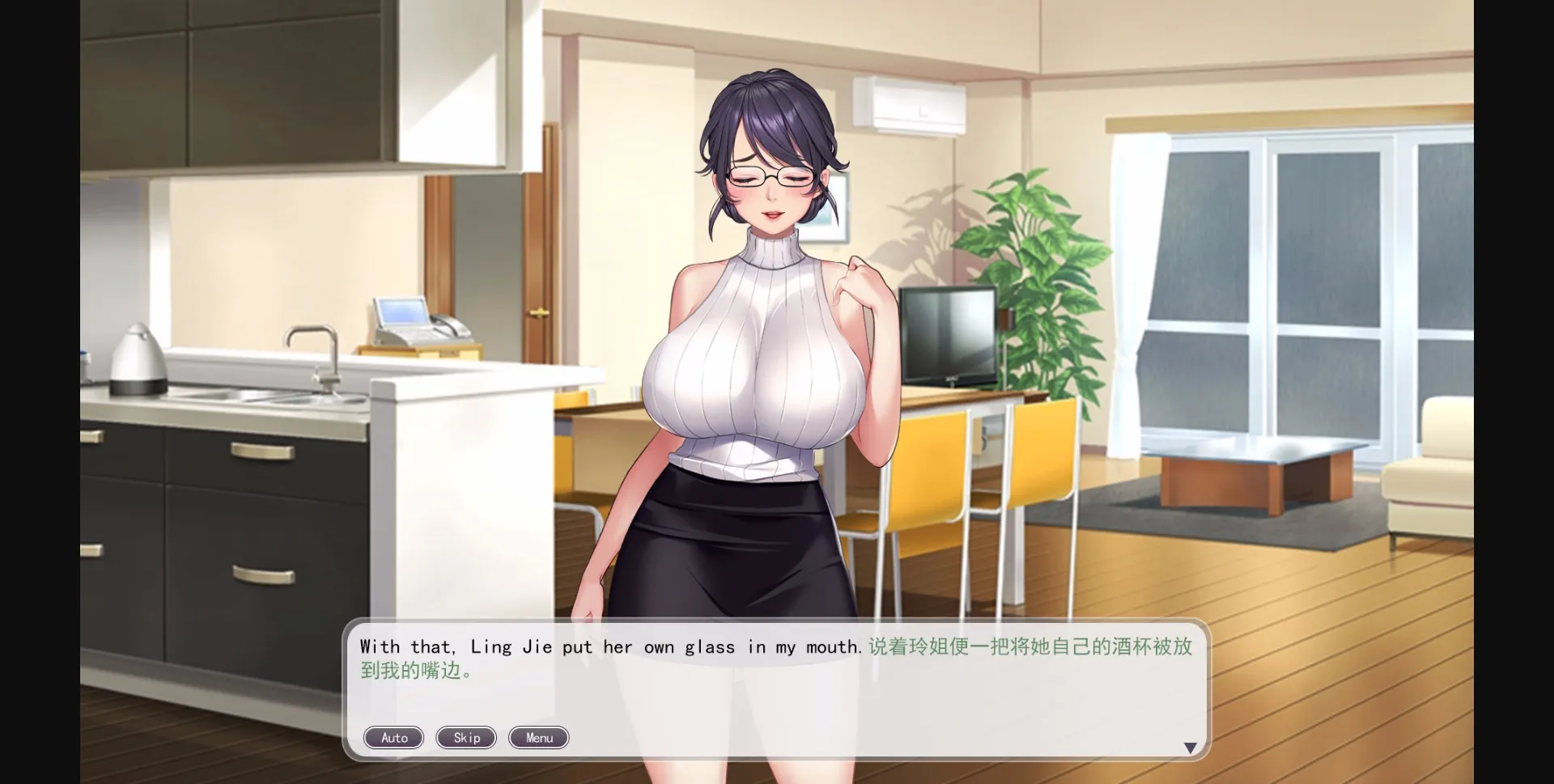Click the Chinese translation text
Viewport: 1554px width, 784px height.
pyautogui.click(x=1028, y=646)
